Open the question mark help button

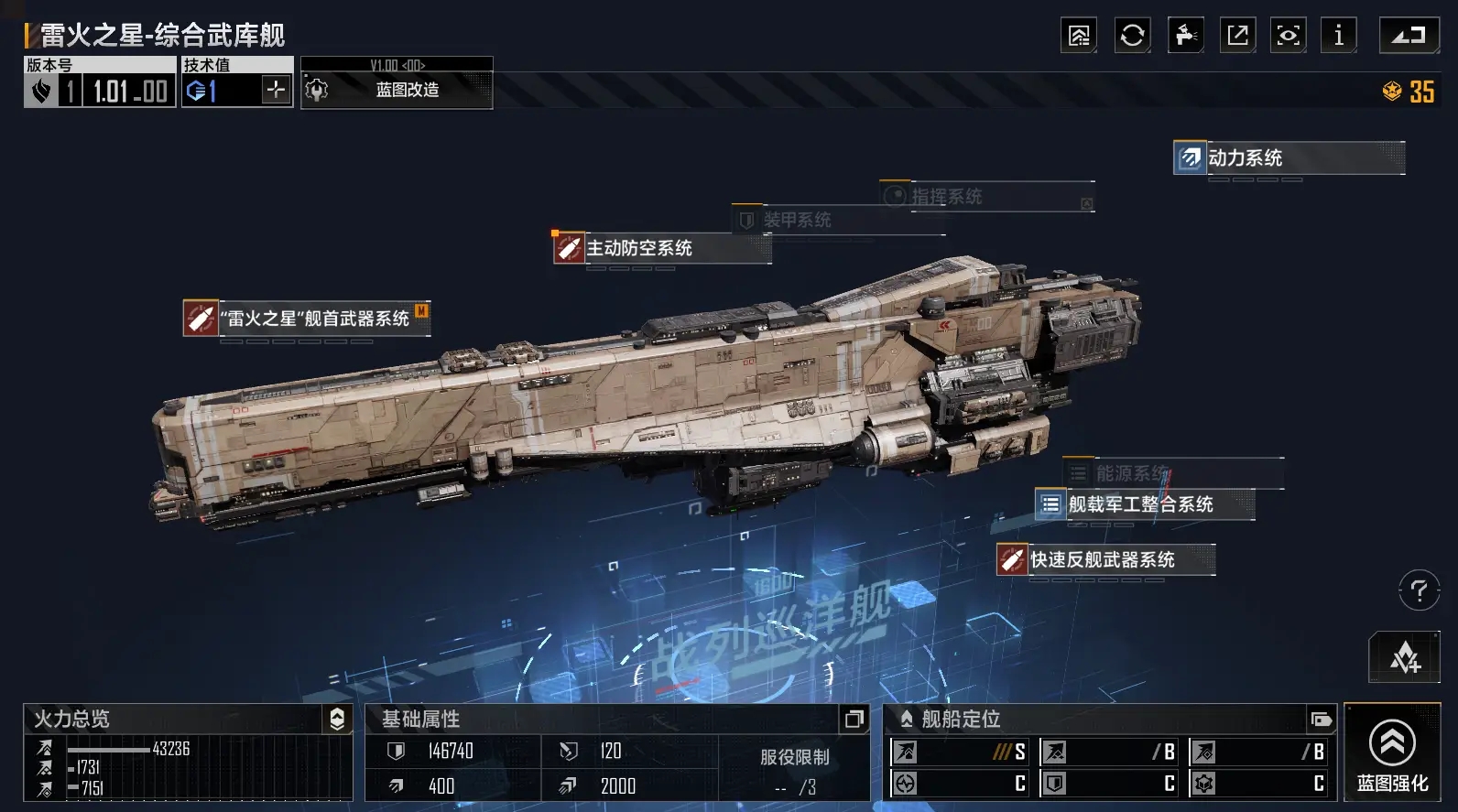(1419, 590)
